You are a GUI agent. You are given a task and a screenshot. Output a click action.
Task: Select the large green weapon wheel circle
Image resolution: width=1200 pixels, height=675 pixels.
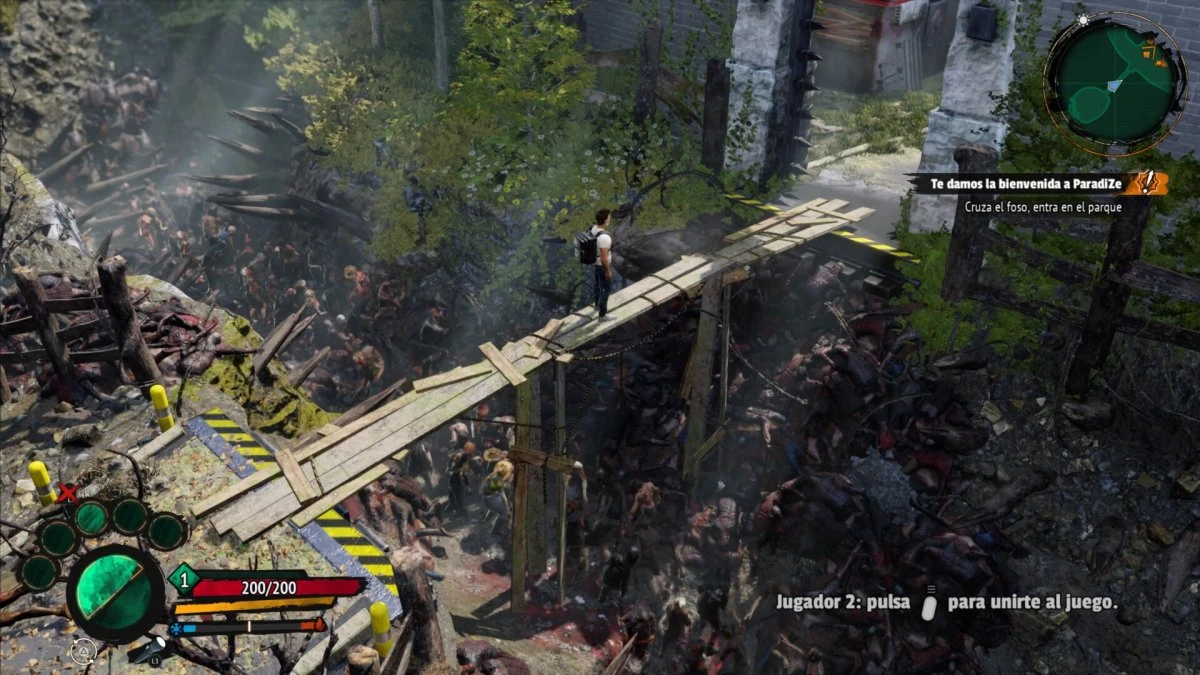tap(115, 592)
